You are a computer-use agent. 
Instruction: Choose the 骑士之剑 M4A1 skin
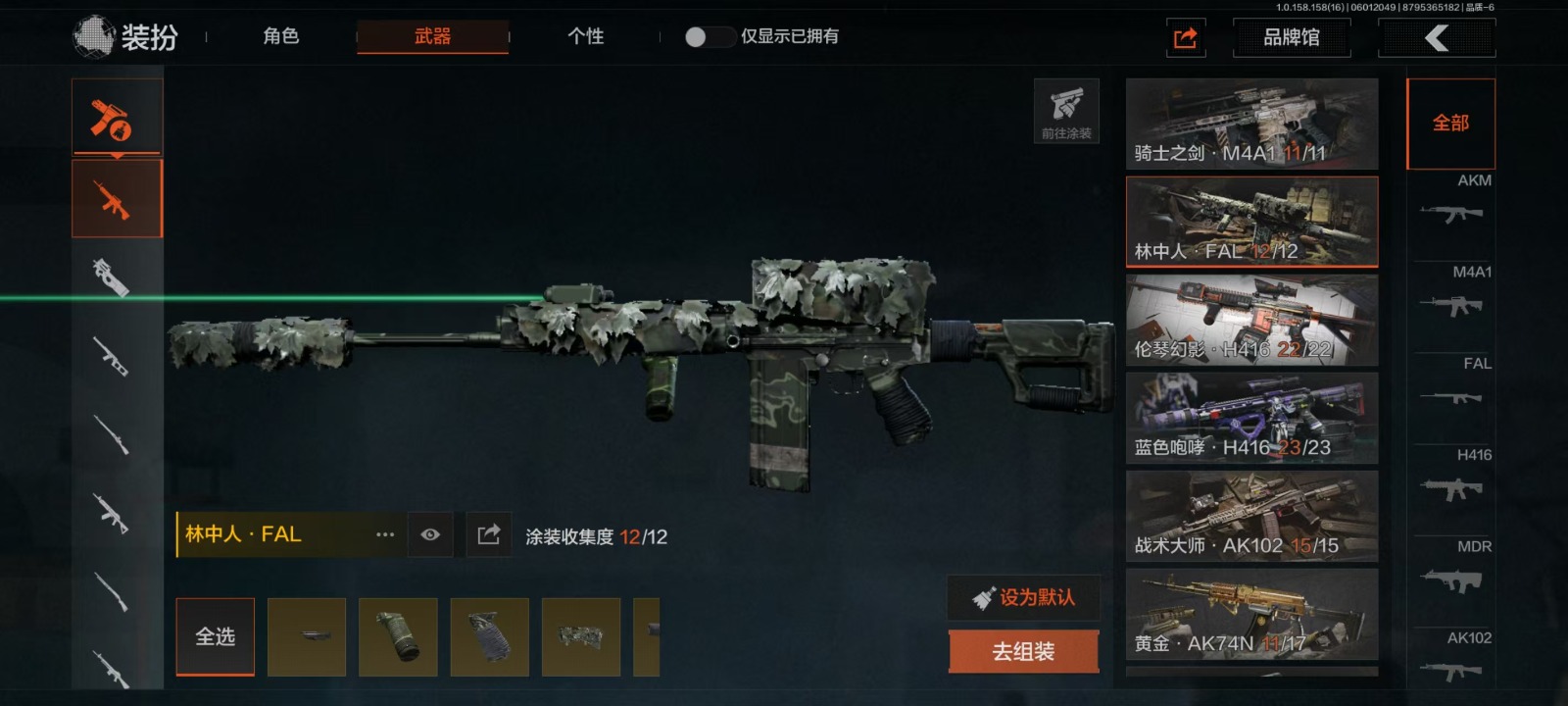point(1251,124)
